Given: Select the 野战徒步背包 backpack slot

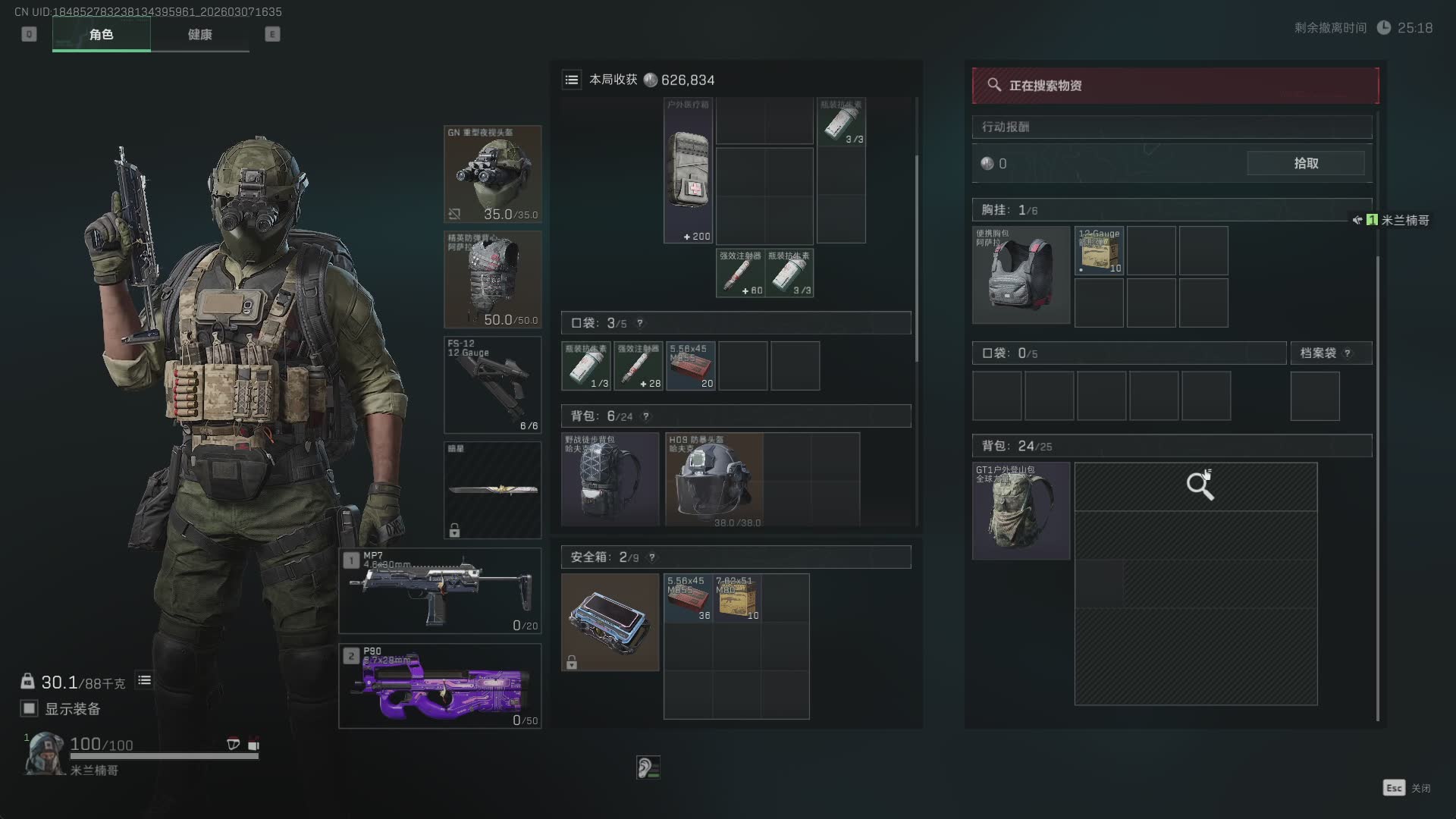Looking at the screenshot, I should tap(610, 479).
